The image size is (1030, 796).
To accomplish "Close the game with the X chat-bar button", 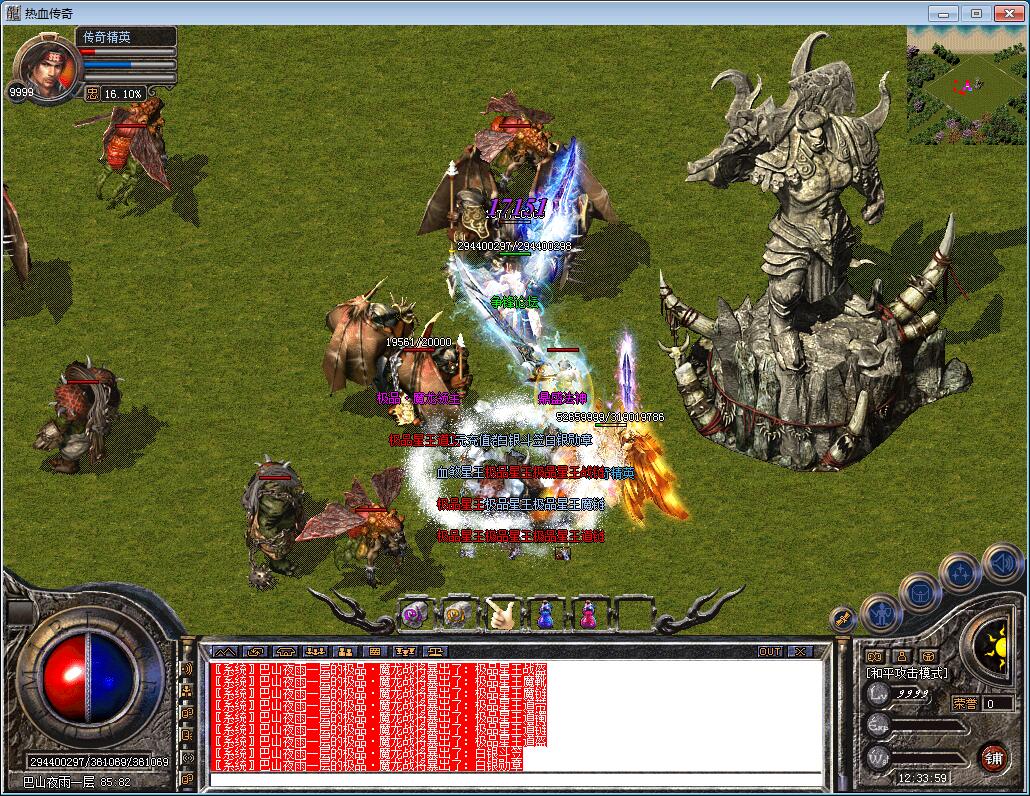I will coord(800,651).
